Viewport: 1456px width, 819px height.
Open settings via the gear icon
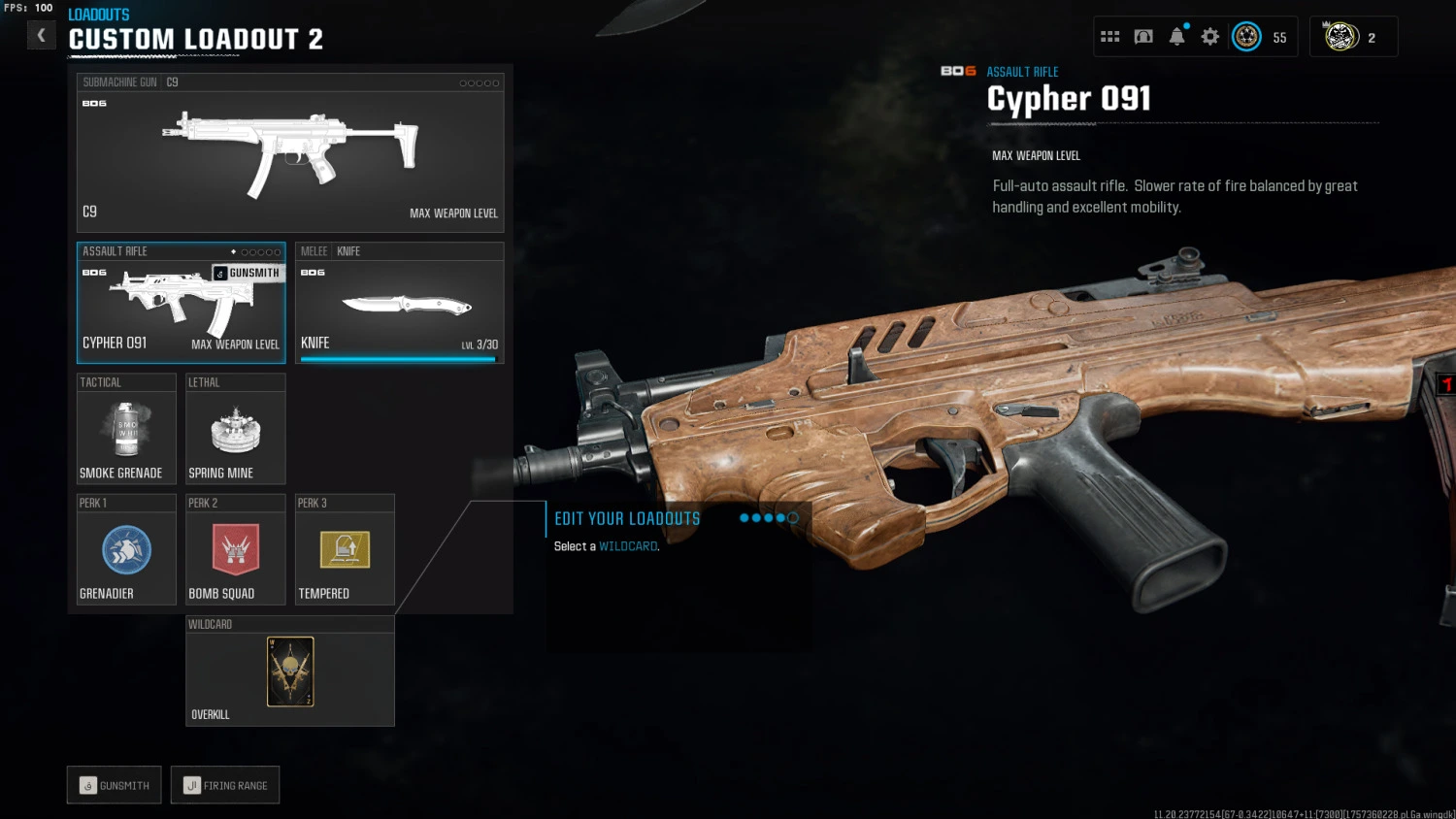coord(1209,37)
